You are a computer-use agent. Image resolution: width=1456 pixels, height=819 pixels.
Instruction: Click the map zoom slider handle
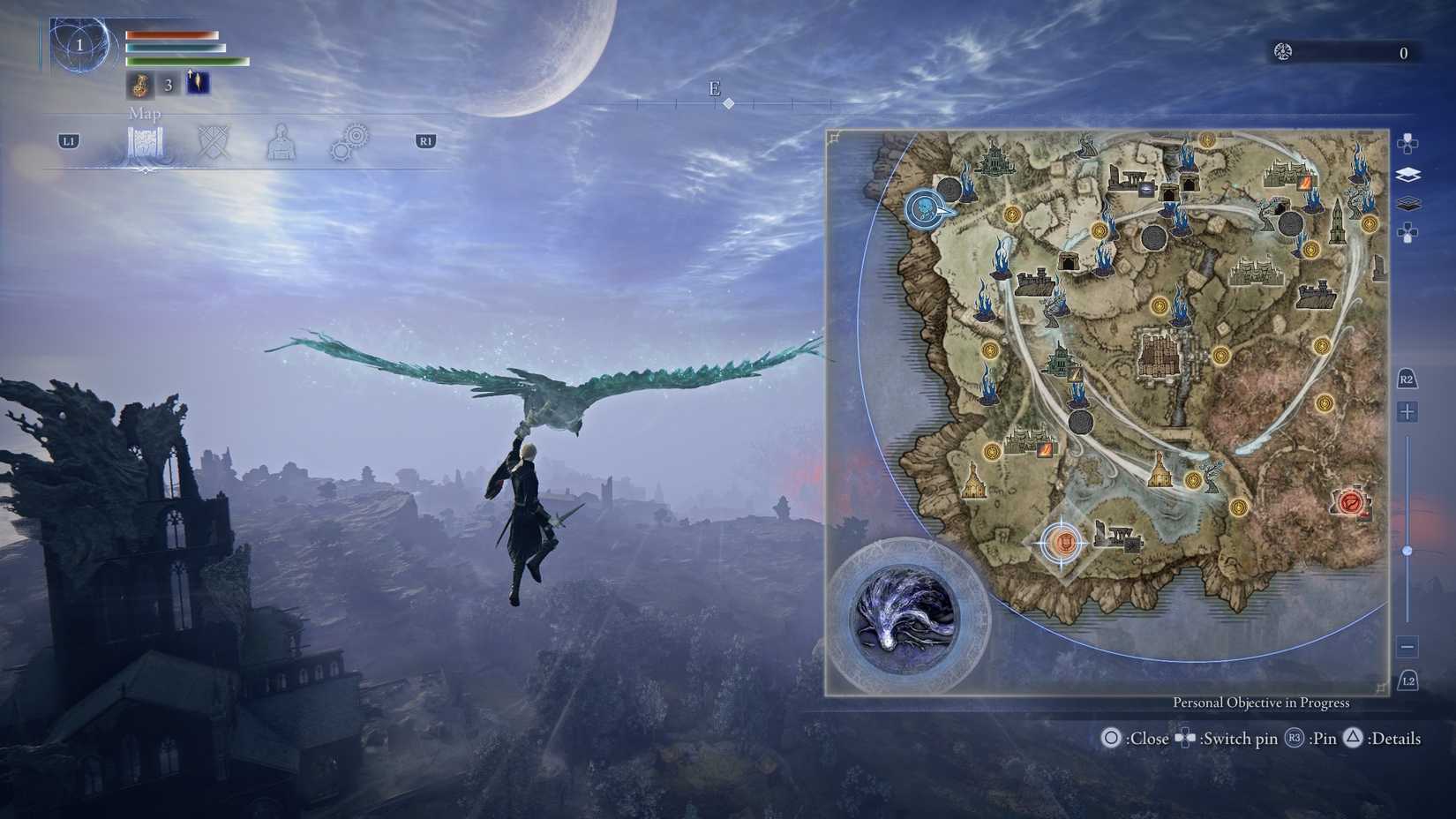tap(1407, 549)
